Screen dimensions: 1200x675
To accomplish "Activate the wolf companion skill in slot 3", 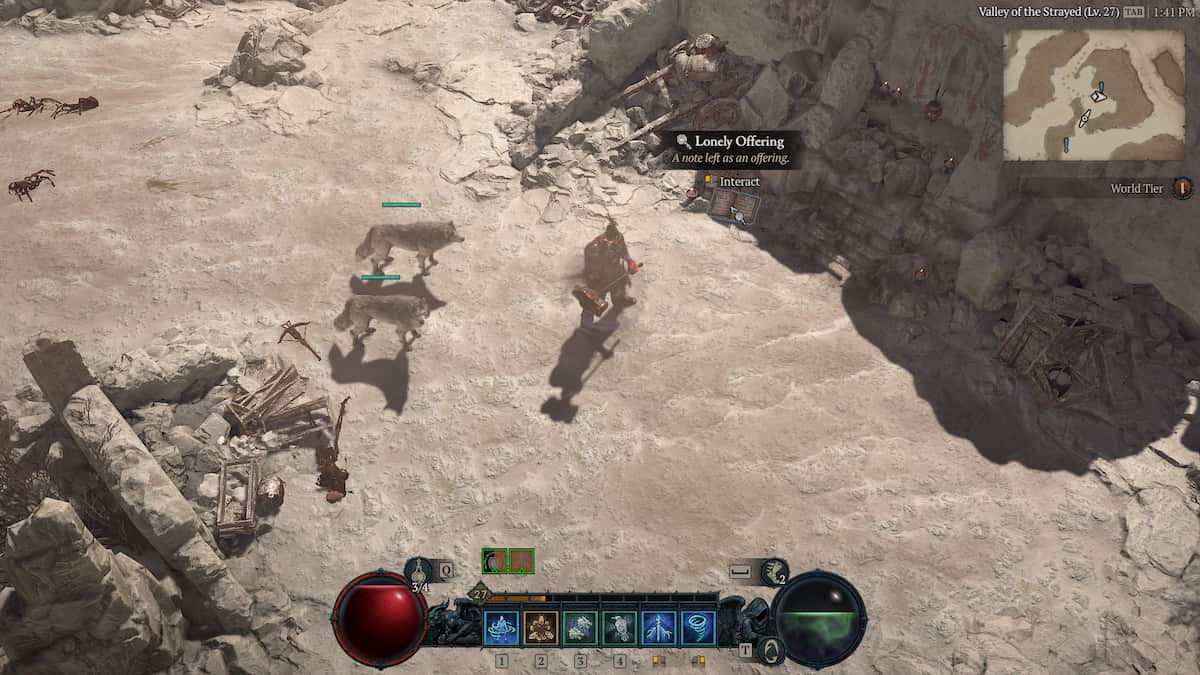I will click(x=580, y=627).
